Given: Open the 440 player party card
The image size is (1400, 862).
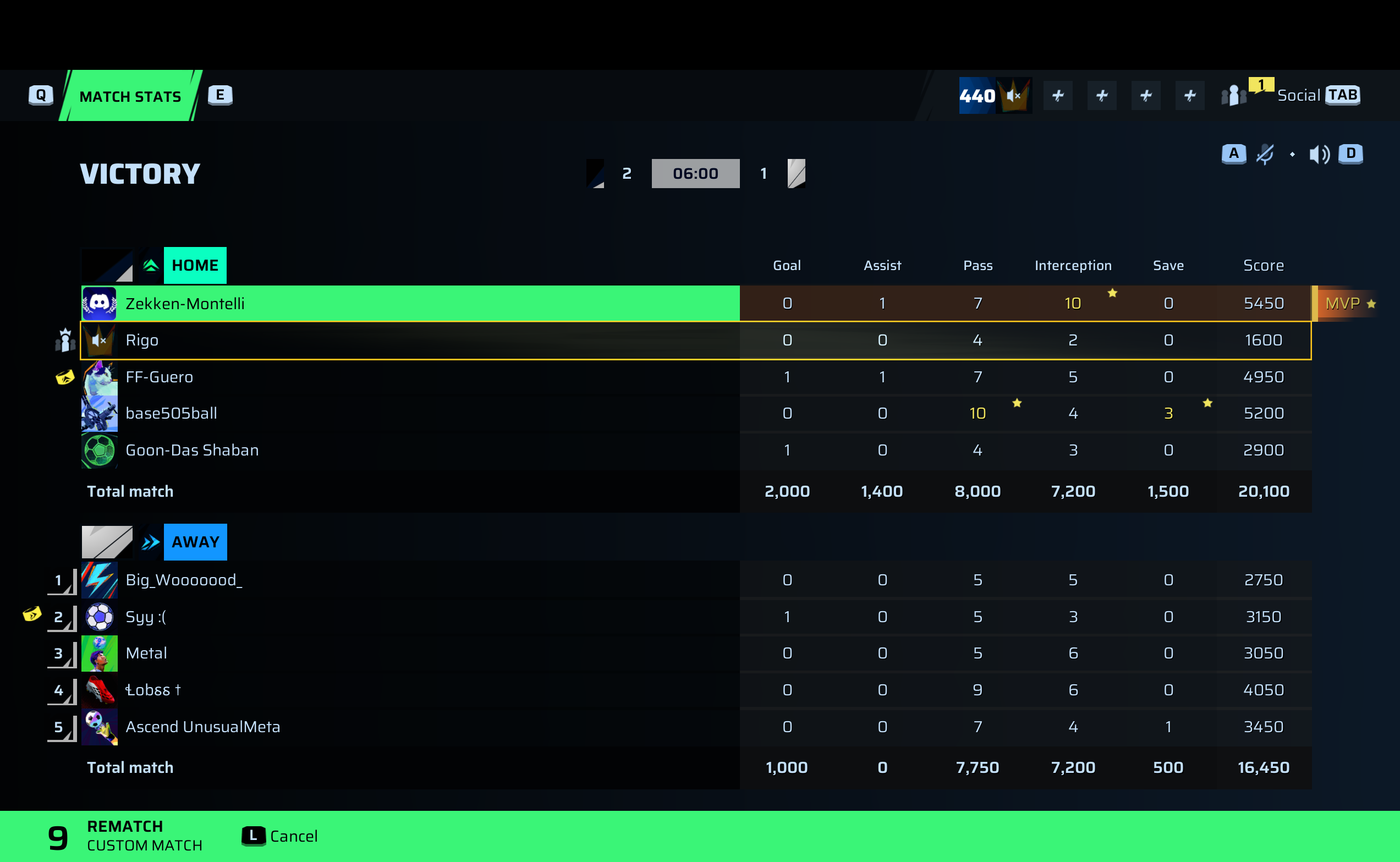Looking at the screenshot, I should [995, 96].
